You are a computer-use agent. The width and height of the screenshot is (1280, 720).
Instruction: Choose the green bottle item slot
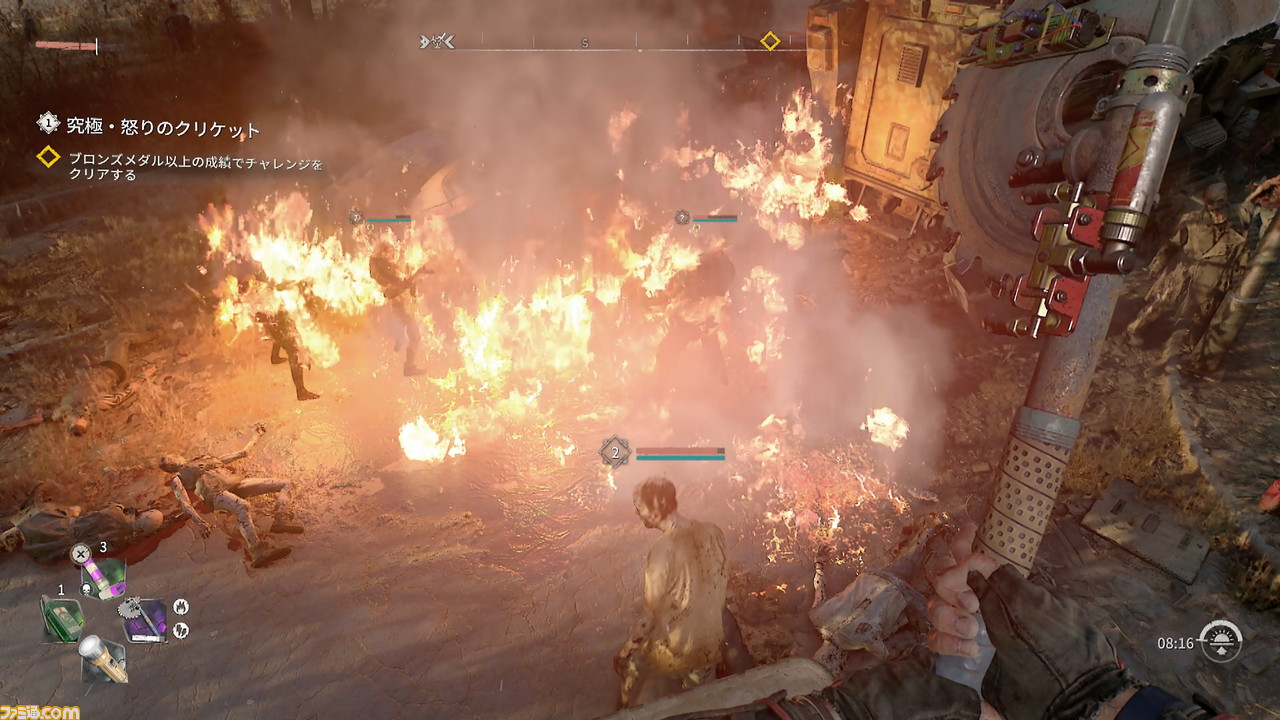(x=63, y=618)
